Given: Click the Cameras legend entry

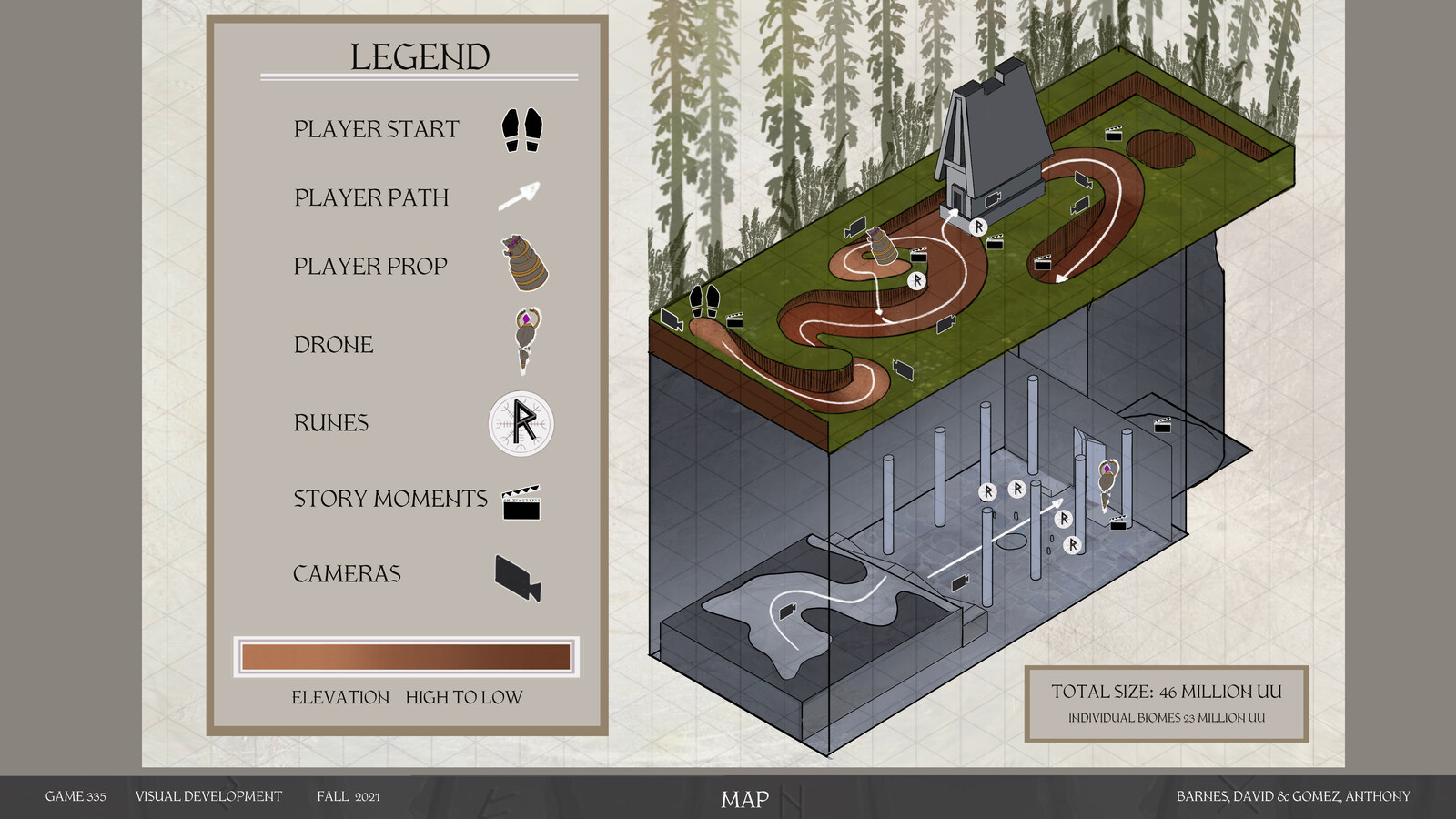Looking at the screenshot, I should 347,573.
